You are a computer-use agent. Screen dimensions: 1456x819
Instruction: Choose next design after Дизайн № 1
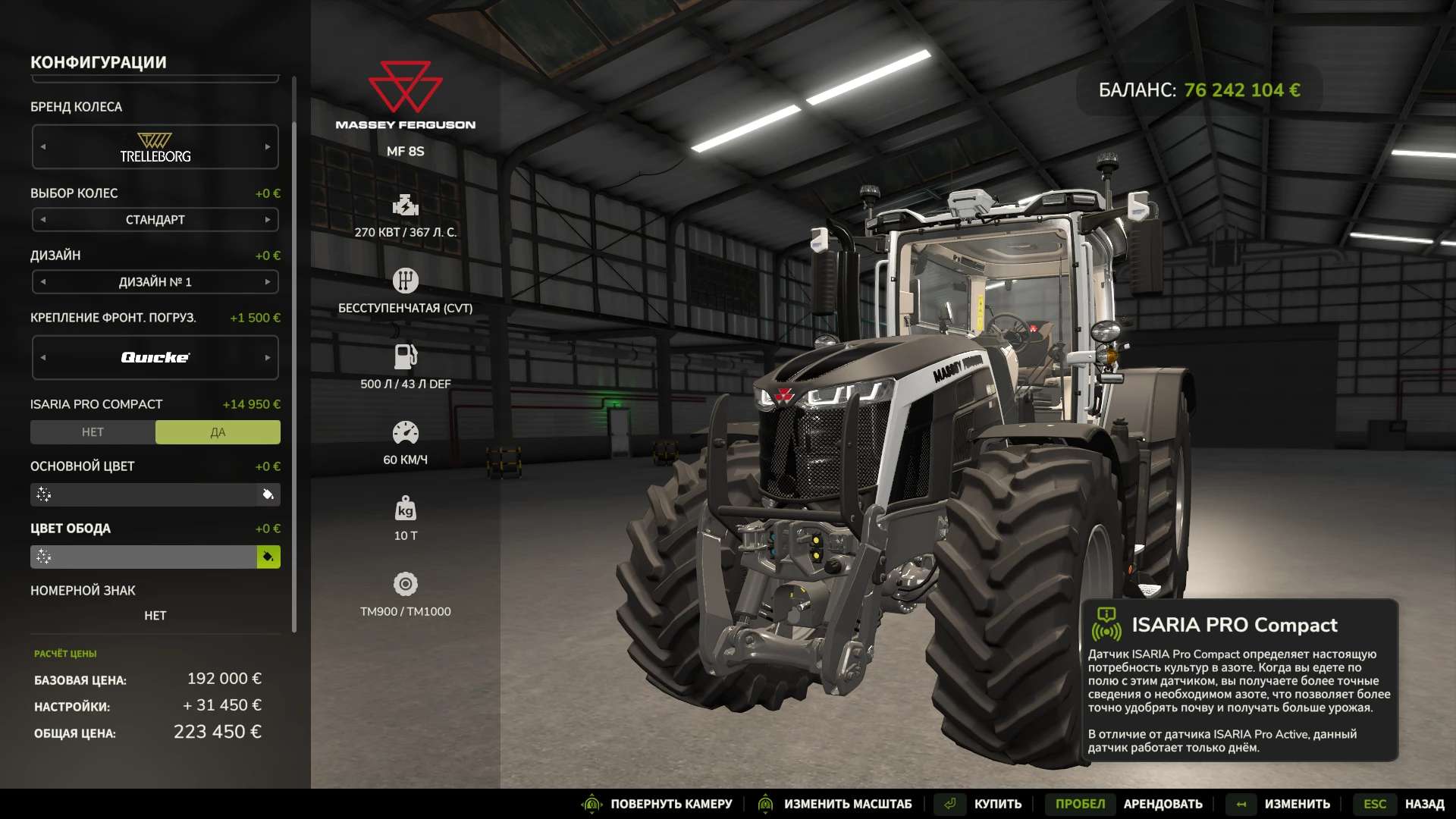coord(268,282)
